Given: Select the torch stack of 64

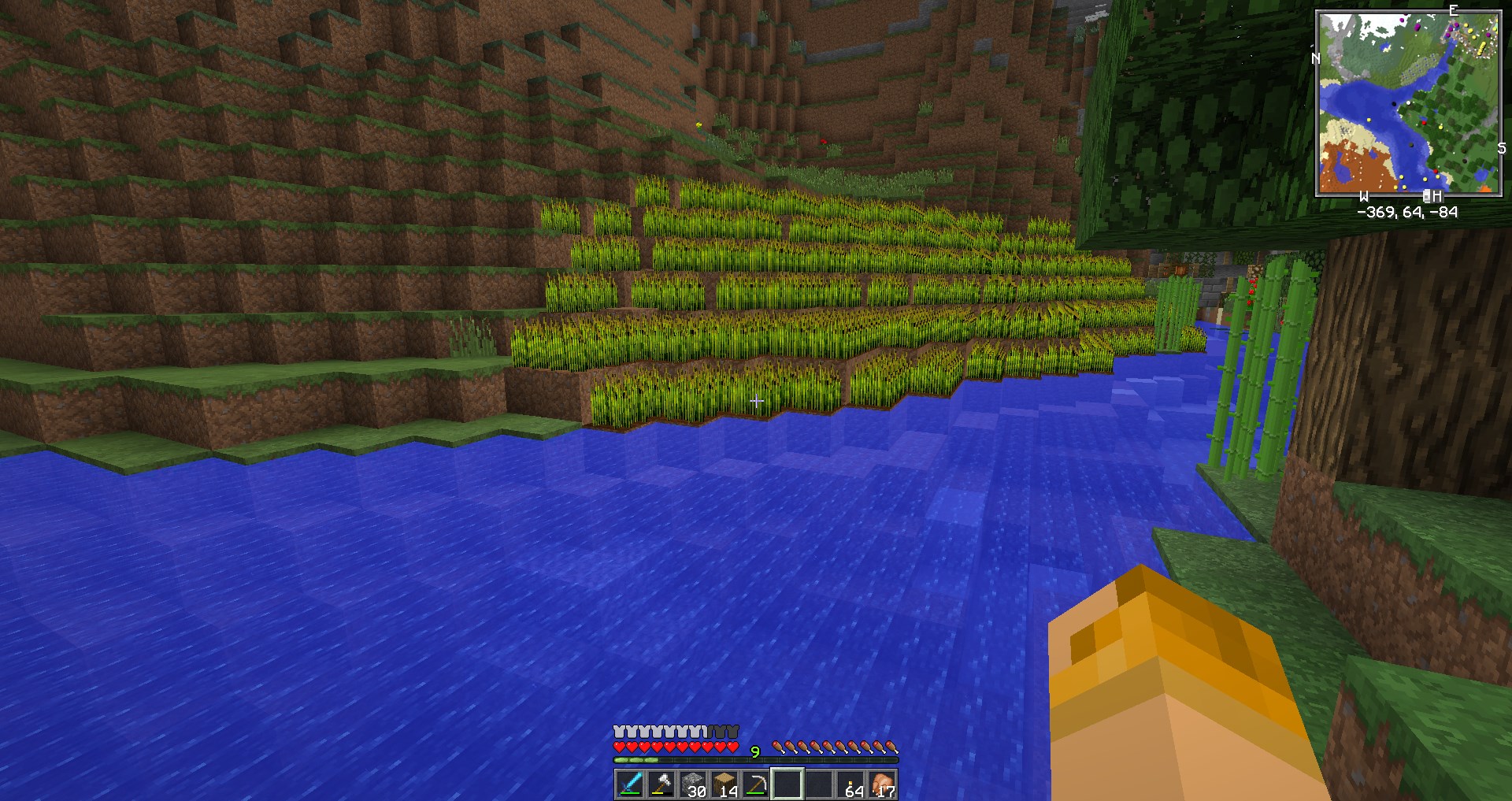Looking at the screenshot, I should (x=851, y=784).
